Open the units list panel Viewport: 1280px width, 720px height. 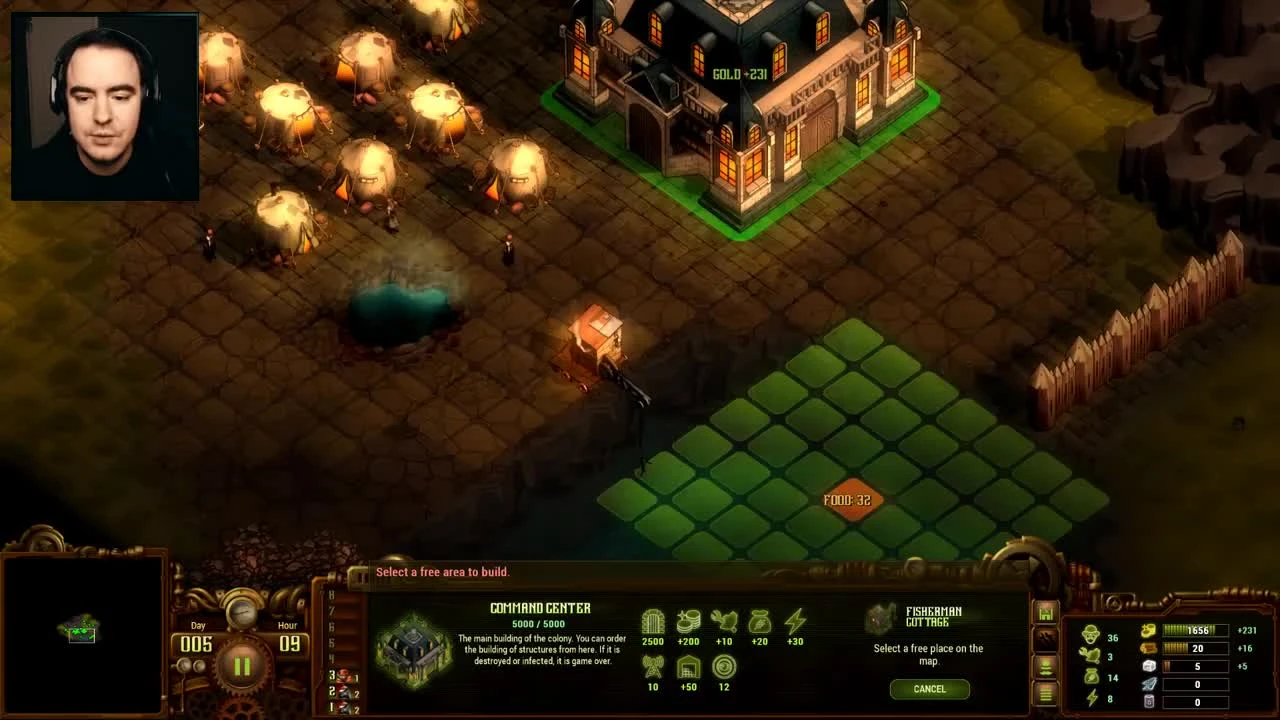[x=1045, y=666]
